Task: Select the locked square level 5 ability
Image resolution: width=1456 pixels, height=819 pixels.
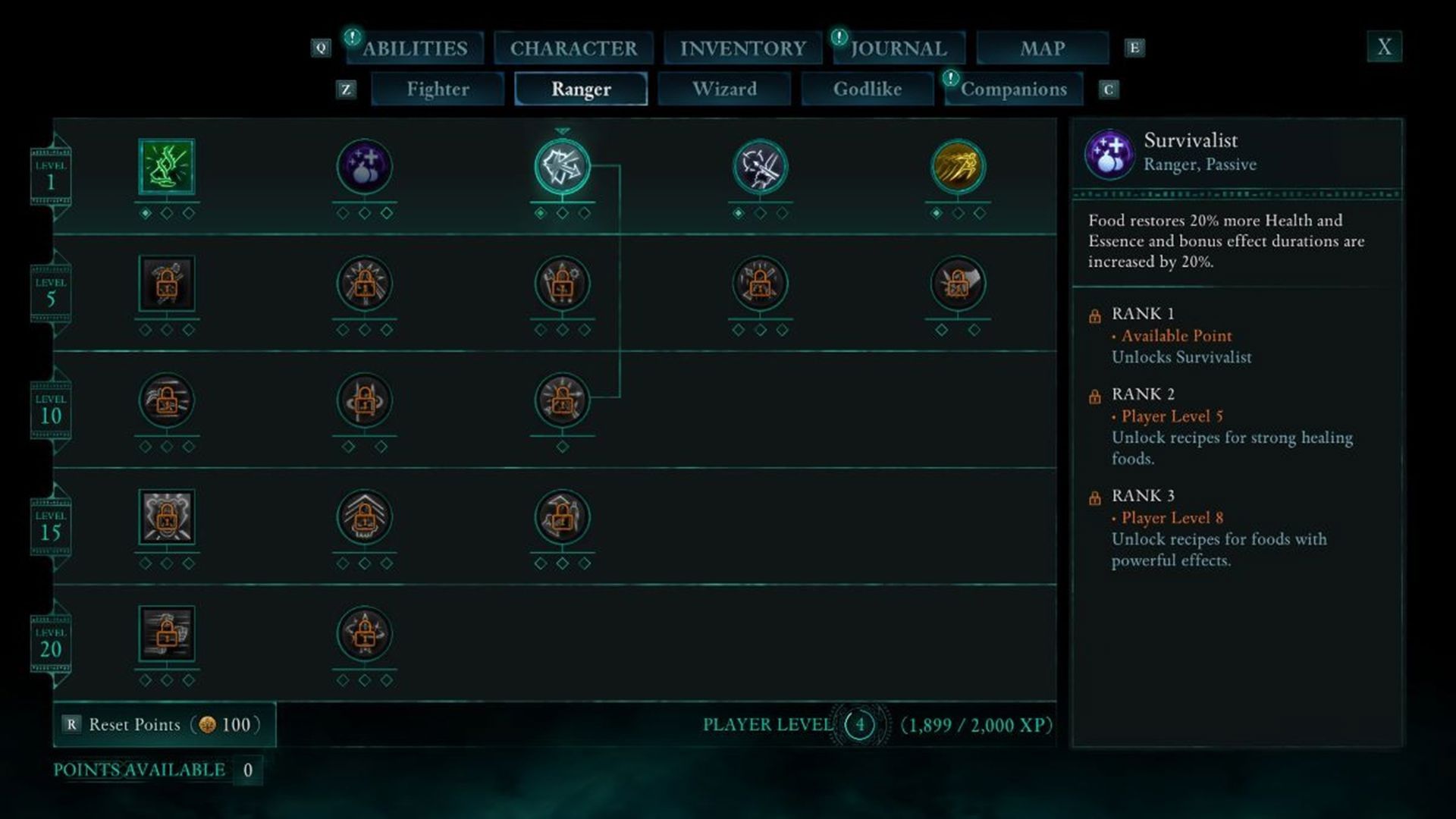Action: click(167, 284)
